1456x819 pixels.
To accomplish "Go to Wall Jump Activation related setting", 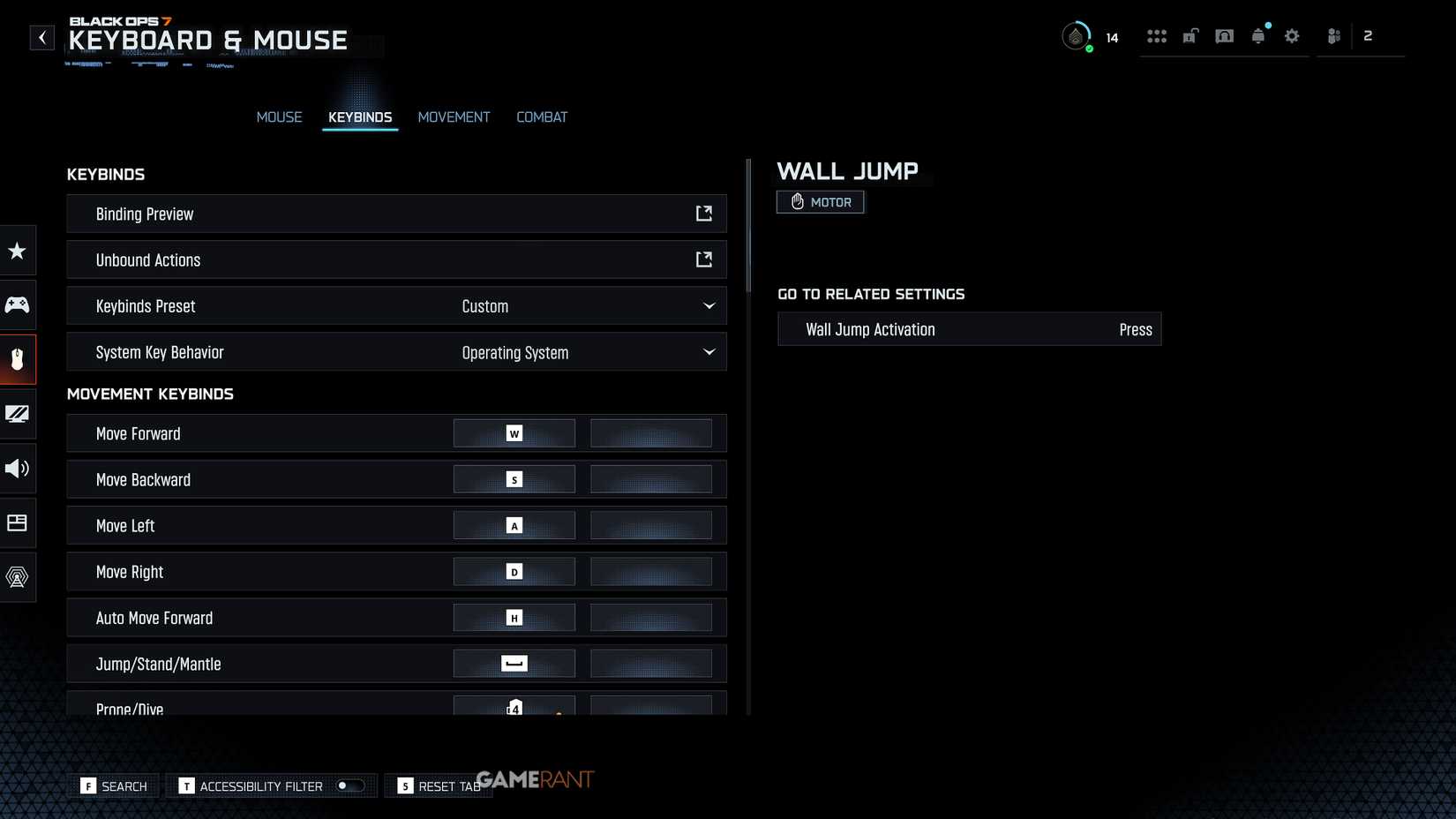I will point(968,328).
